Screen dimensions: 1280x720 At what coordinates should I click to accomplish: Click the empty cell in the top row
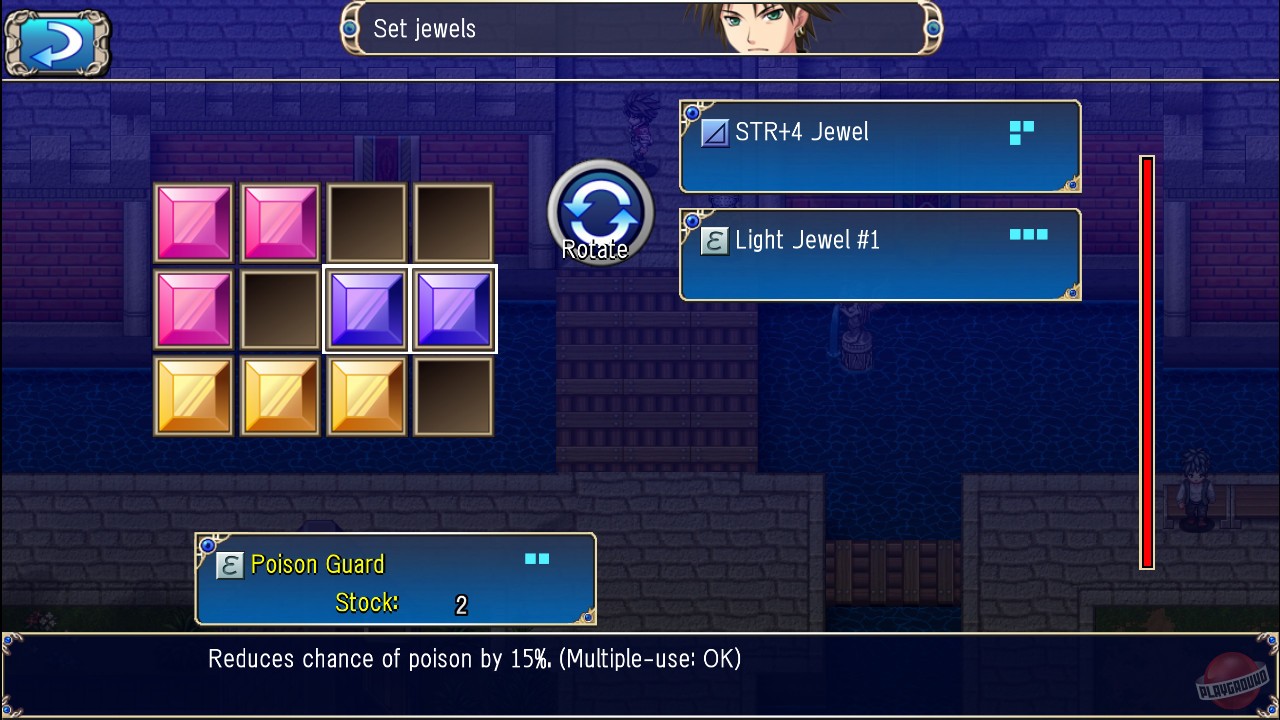pyautogui.click(x=366, y=221)
